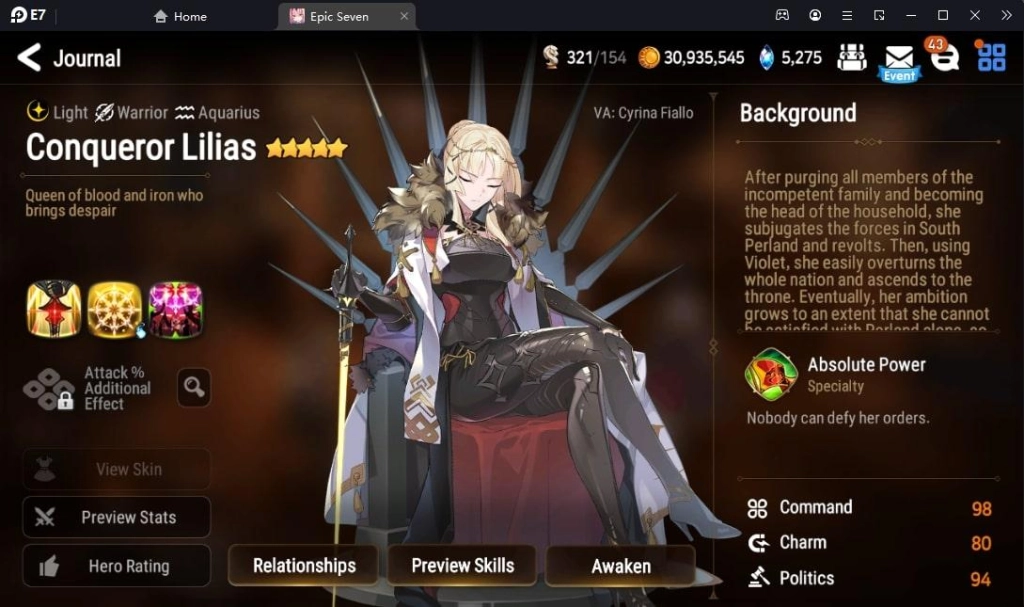This screenshot has width=1024, height=607.
Task: Open the Awaken menu
Action: [620, 566]
